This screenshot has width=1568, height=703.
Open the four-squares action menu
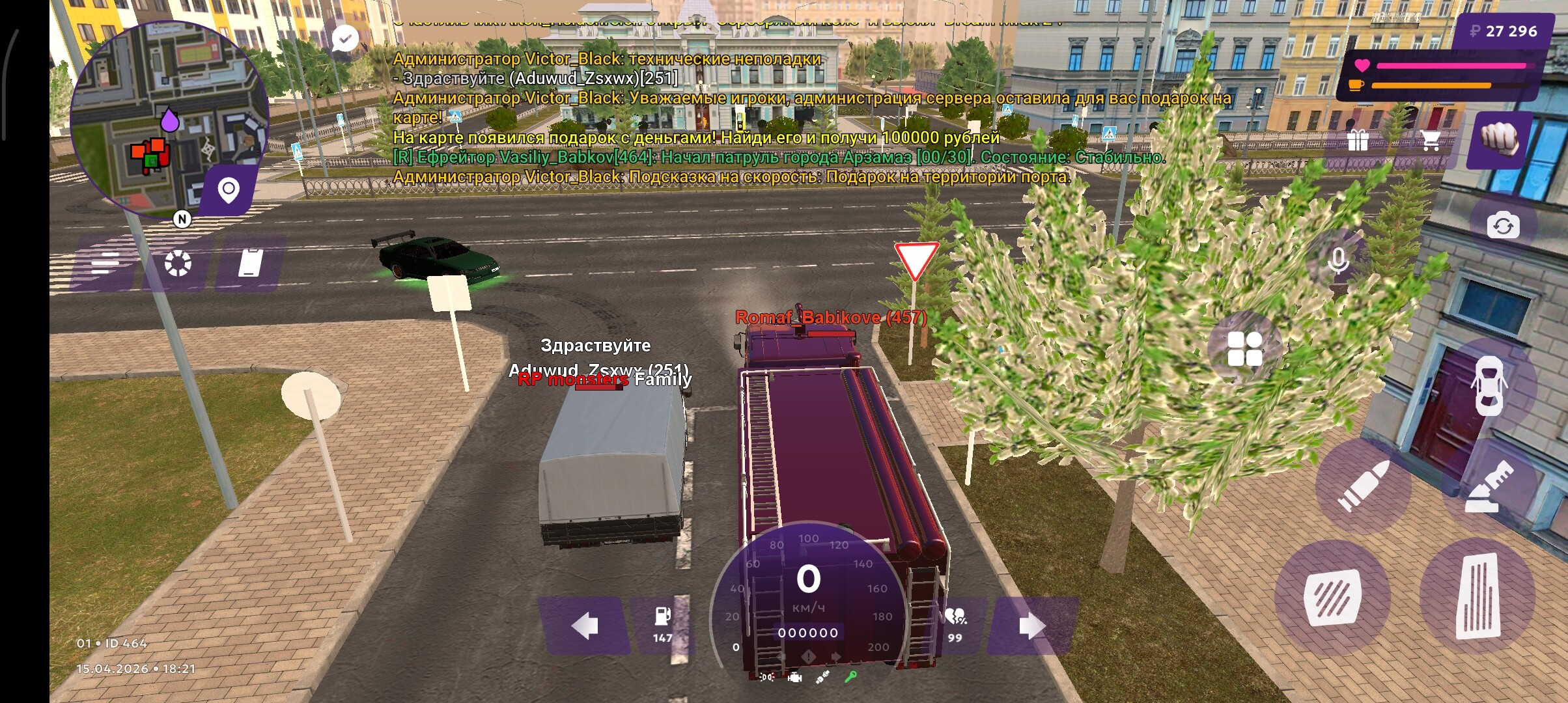tap(1244, 349)
